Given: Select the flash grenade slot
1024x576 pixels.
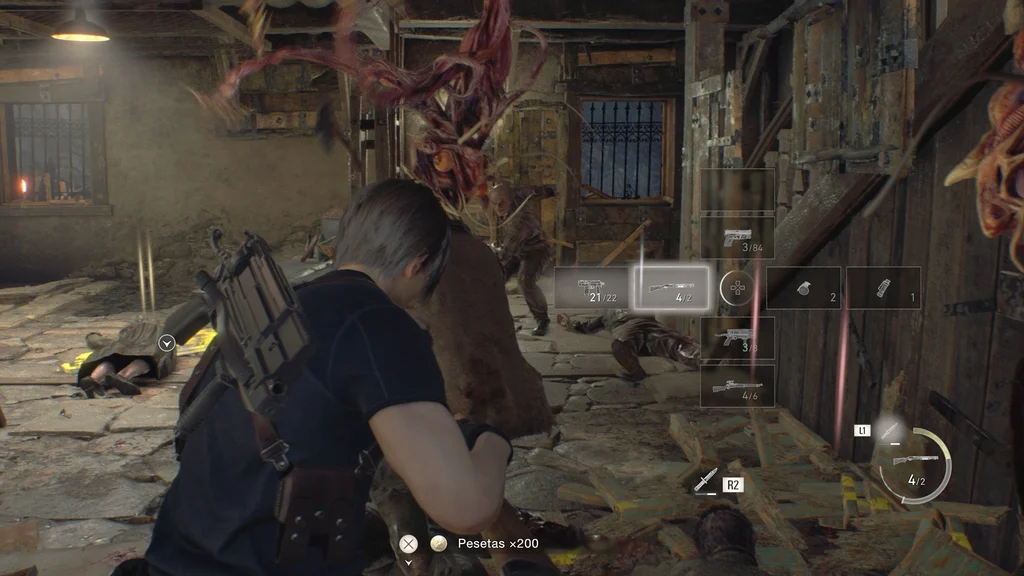Looking at the screenshot, I should [883, 288].
